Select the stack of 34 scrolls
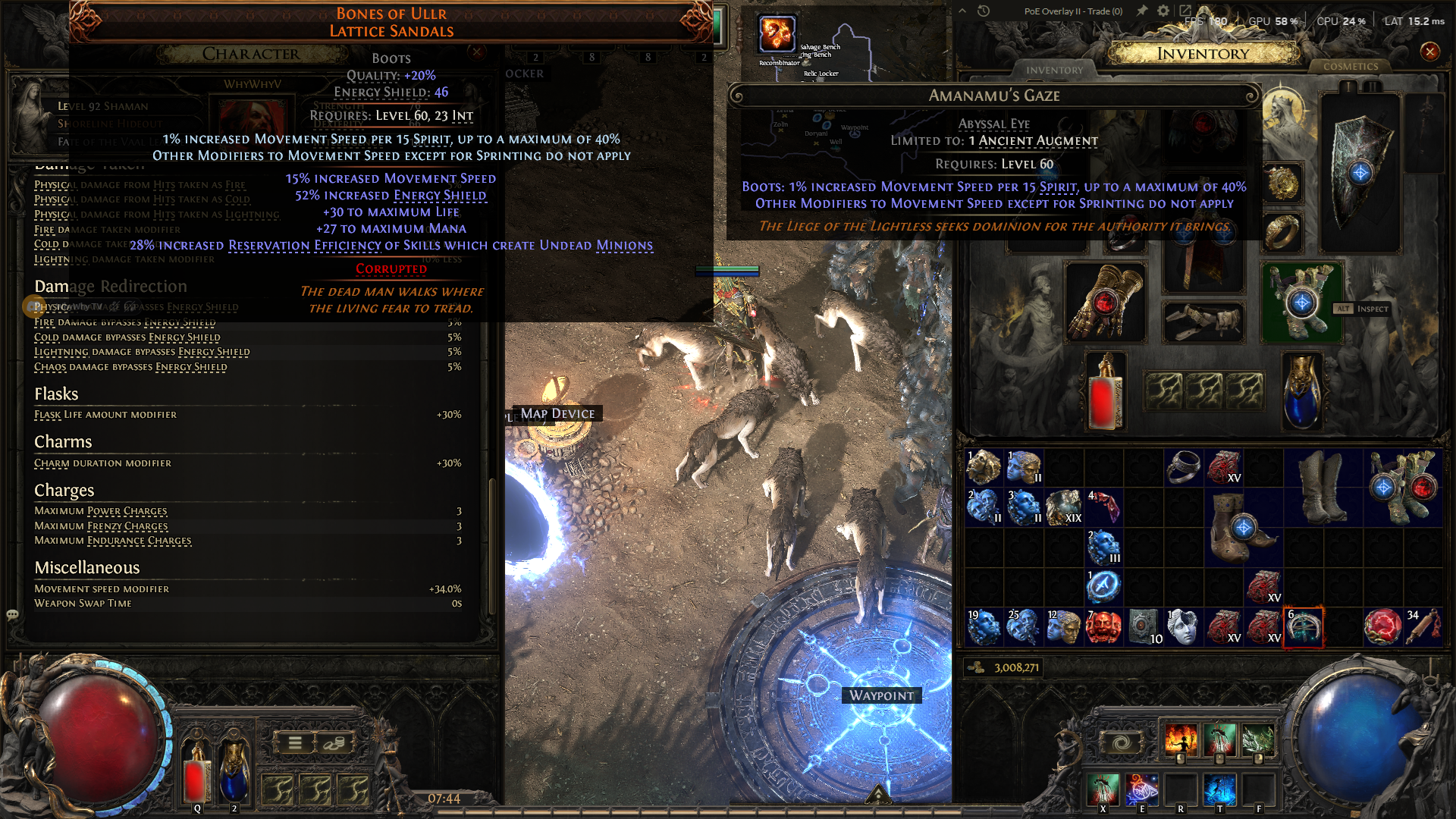 [1422, 627]
